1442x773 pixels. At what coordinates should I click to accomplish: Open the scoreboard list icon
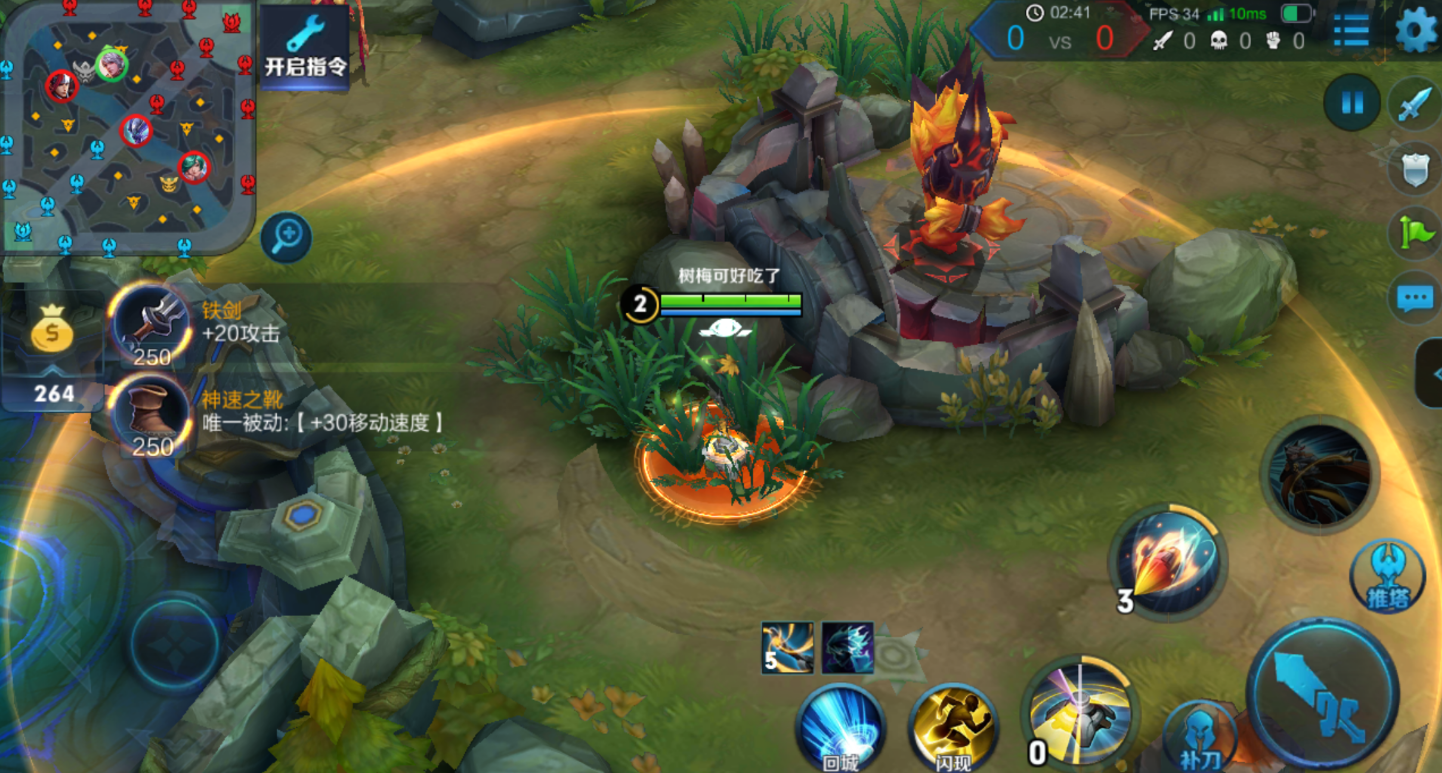click(x=1351, y=30)
